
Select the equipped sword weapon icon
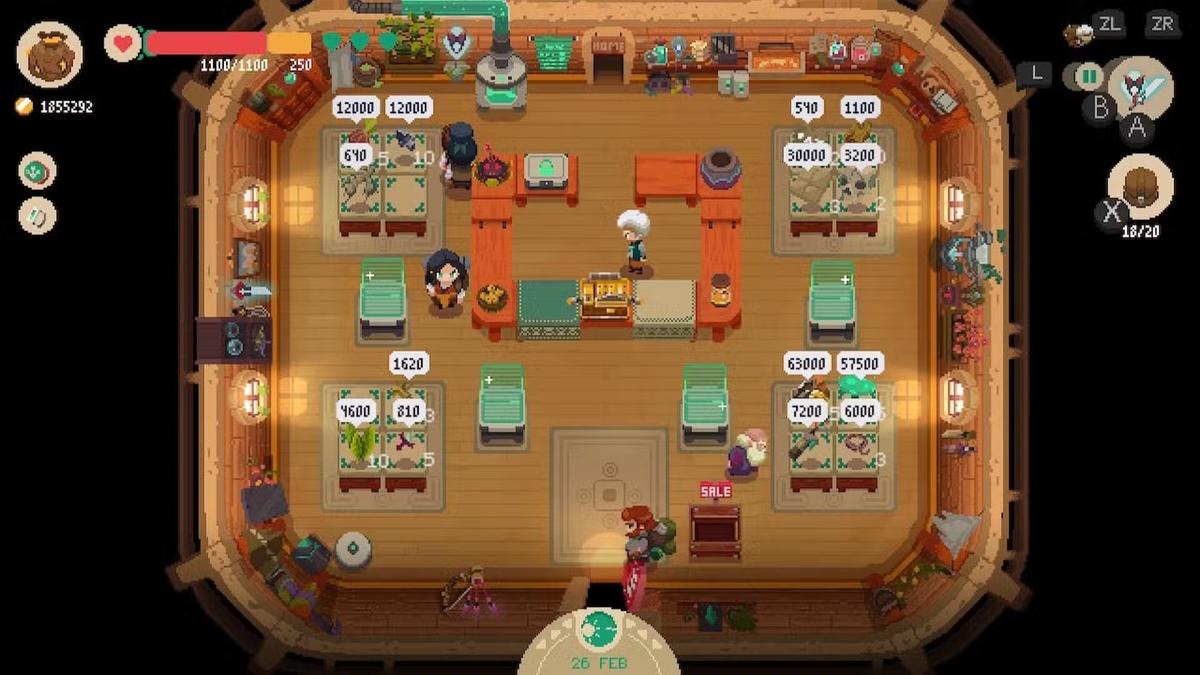(x=1140, y=87)
